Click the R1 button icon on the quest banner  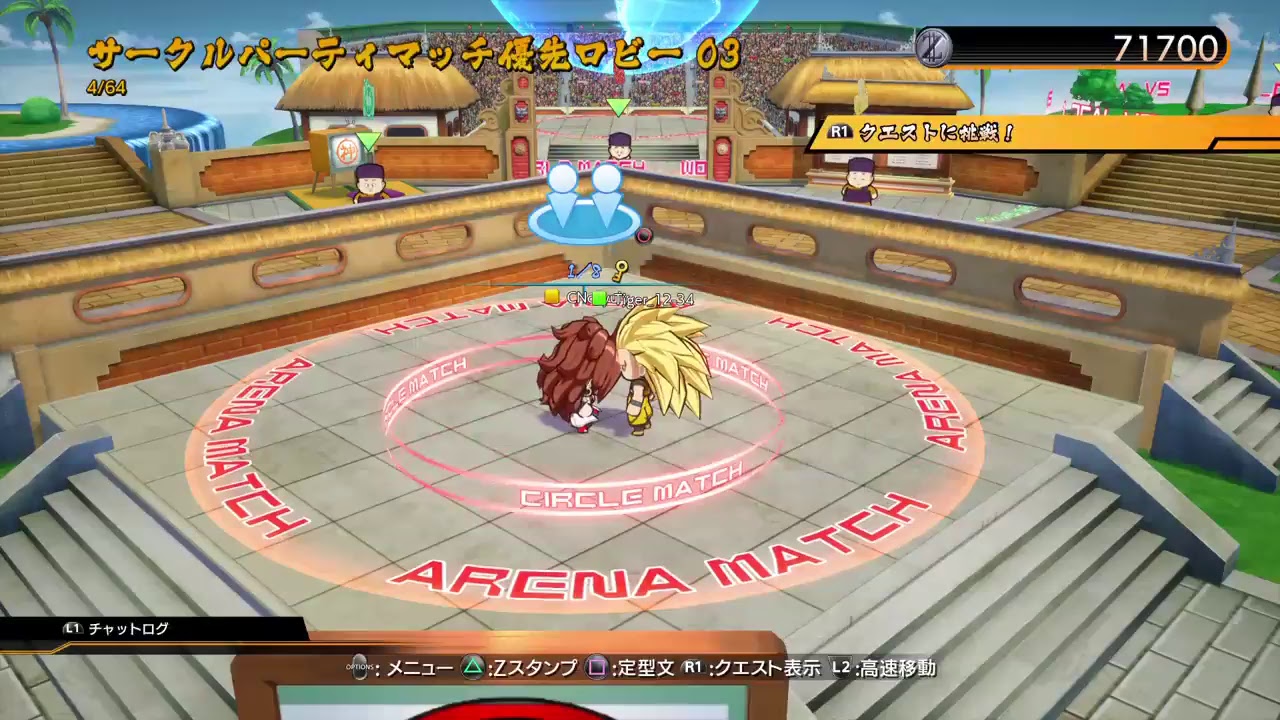point(840,130)
